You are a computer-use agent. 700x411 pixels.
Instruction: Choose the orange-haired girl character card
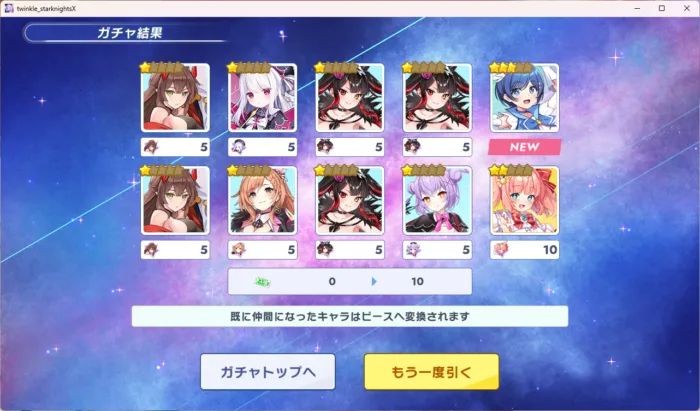tap(263, 200)
